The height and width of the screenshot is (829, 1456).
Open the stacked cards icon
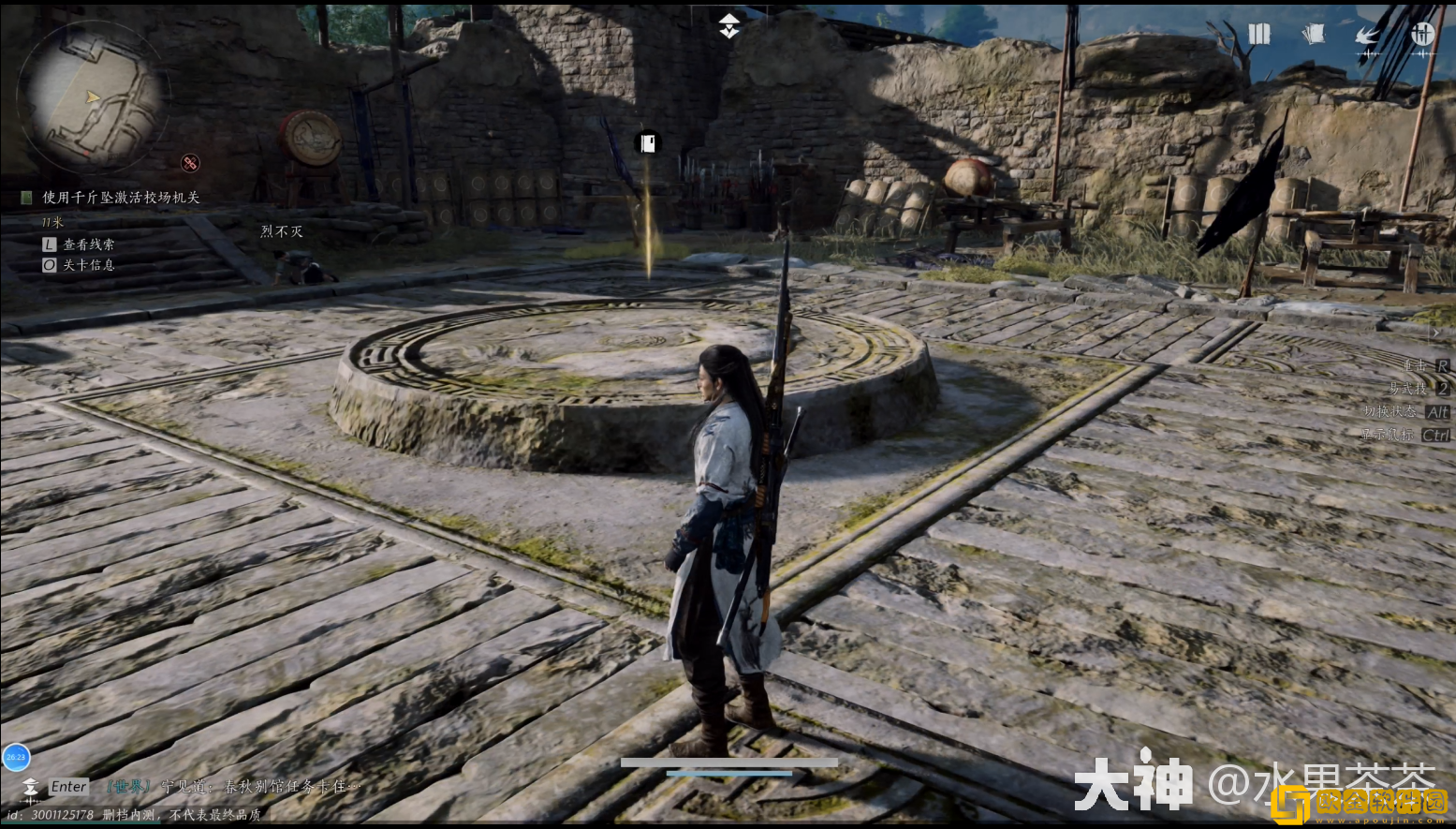coord(1314,35)
